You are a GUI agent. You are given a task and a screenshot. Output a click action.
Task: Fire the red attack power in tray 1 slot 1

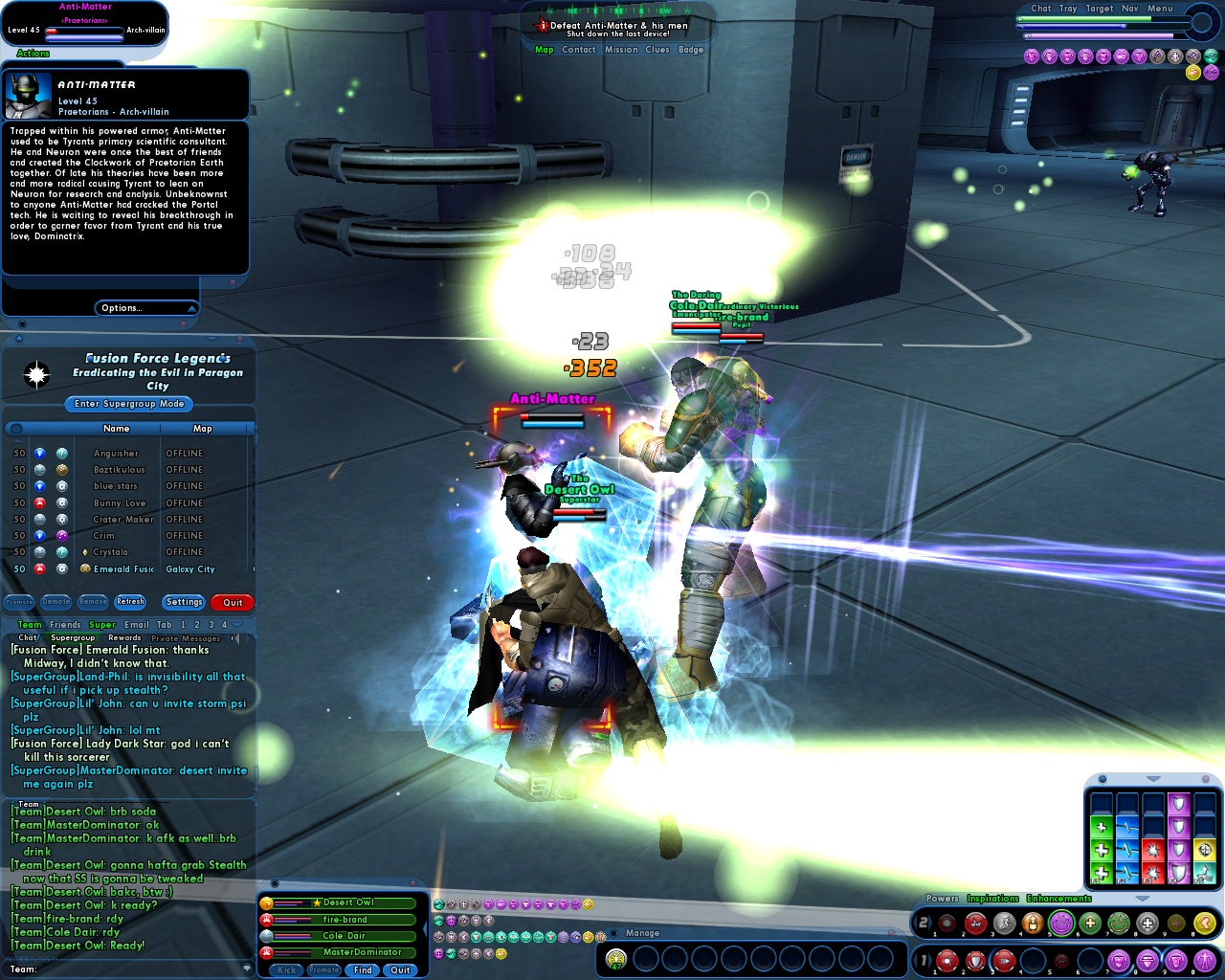click(x=947, y=959)
